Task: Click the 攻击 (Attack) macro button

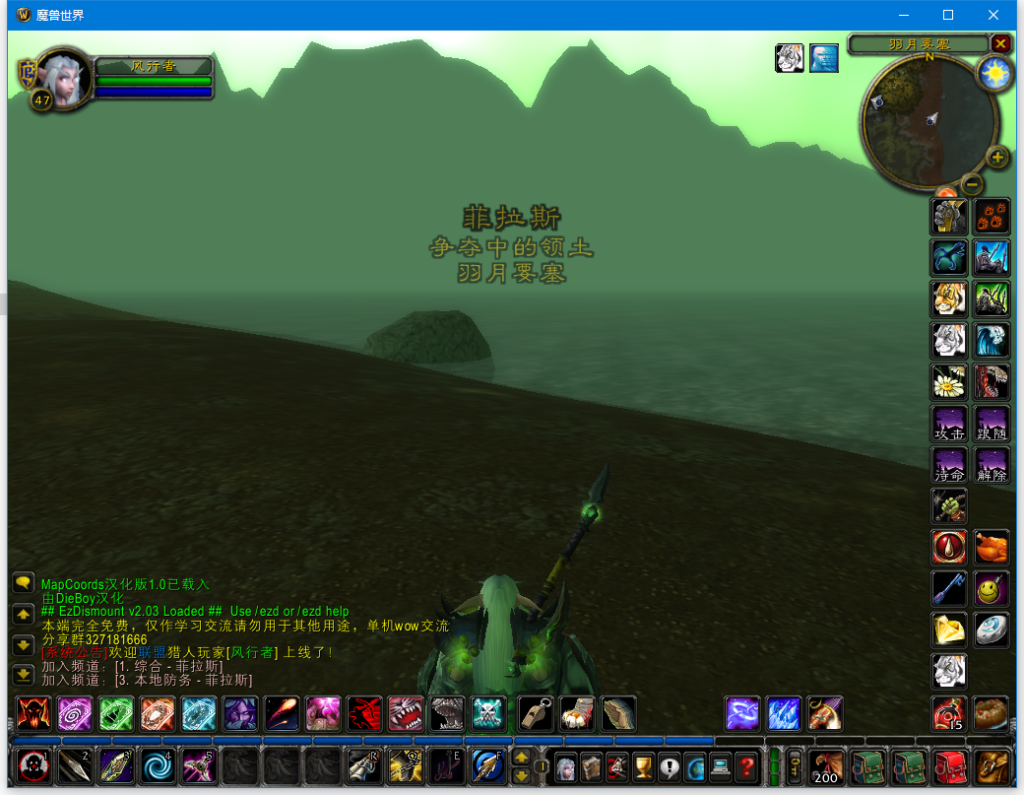Action: click(949, 424)
